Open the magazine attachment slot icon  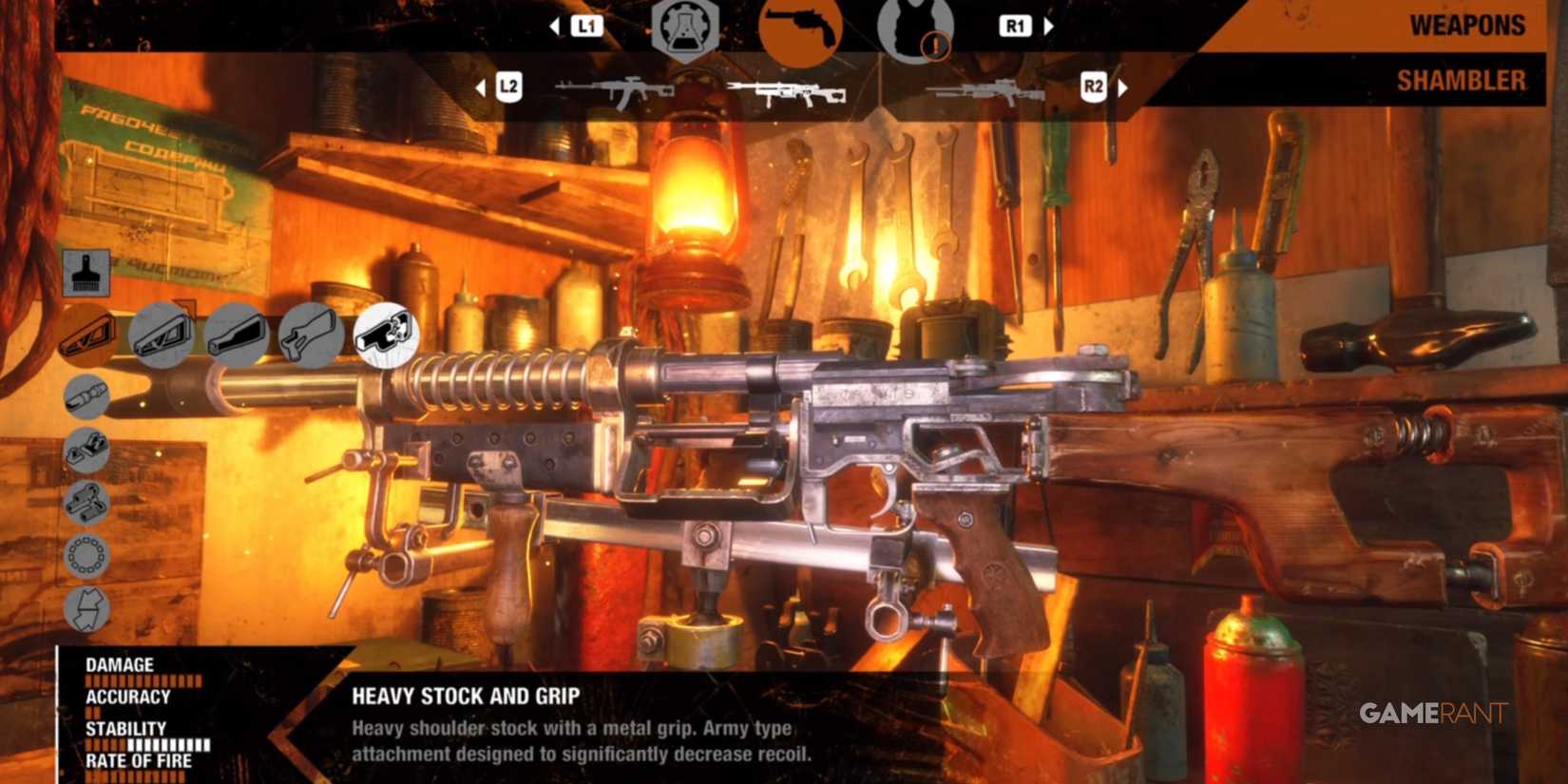coord(86,504)
